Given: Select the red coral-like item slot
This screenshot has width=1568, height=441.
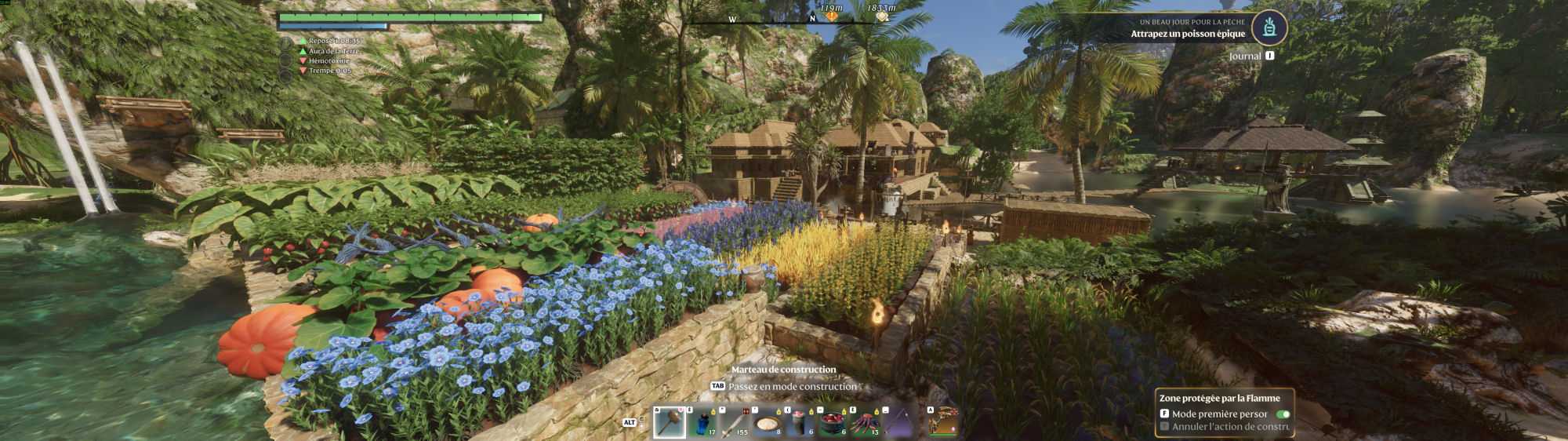Looking at the screenshot, I should point(866,422).
